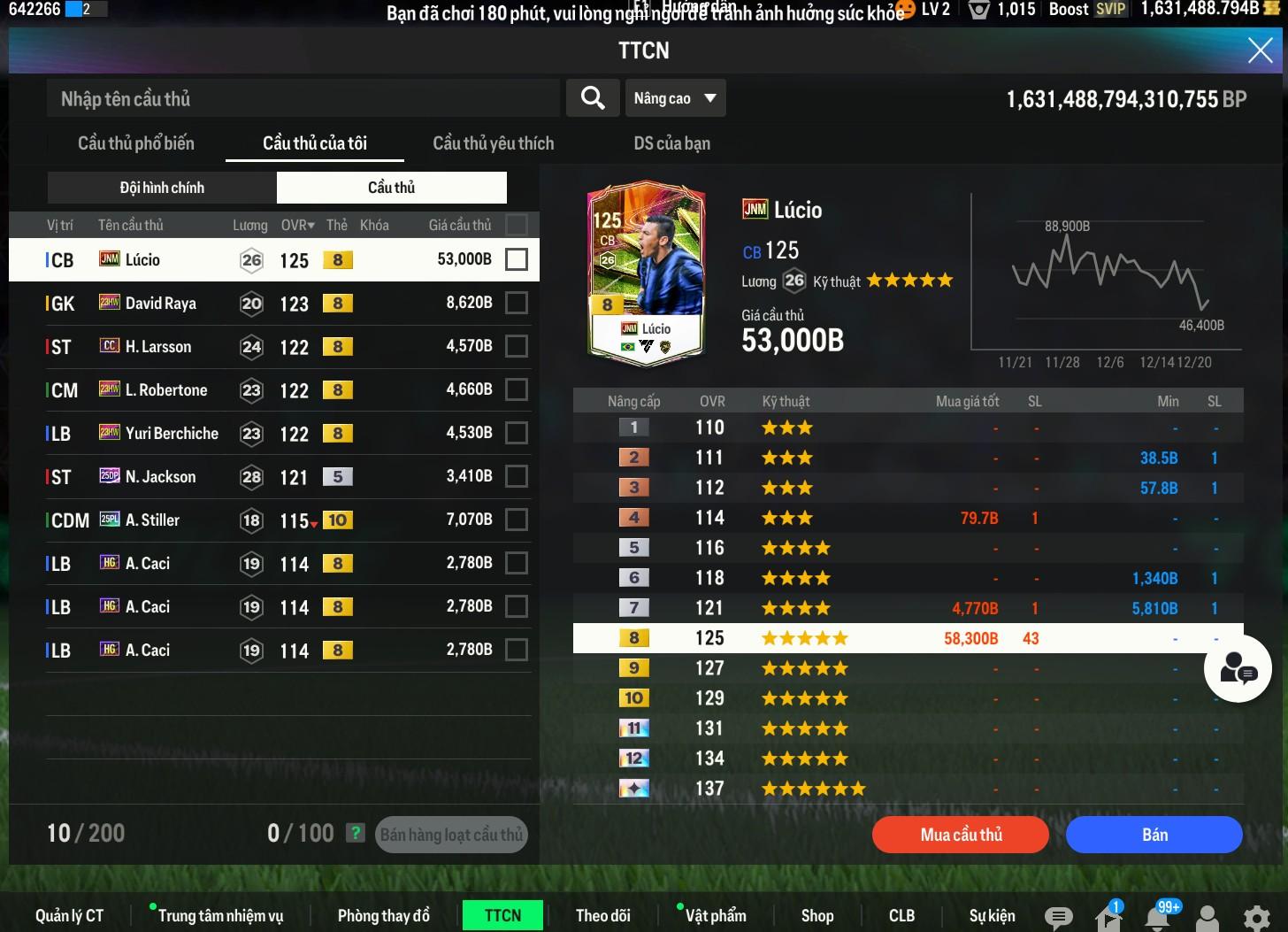Close the TTCN window
Screen dimensions: 1288x932
tap(1260, 50)
